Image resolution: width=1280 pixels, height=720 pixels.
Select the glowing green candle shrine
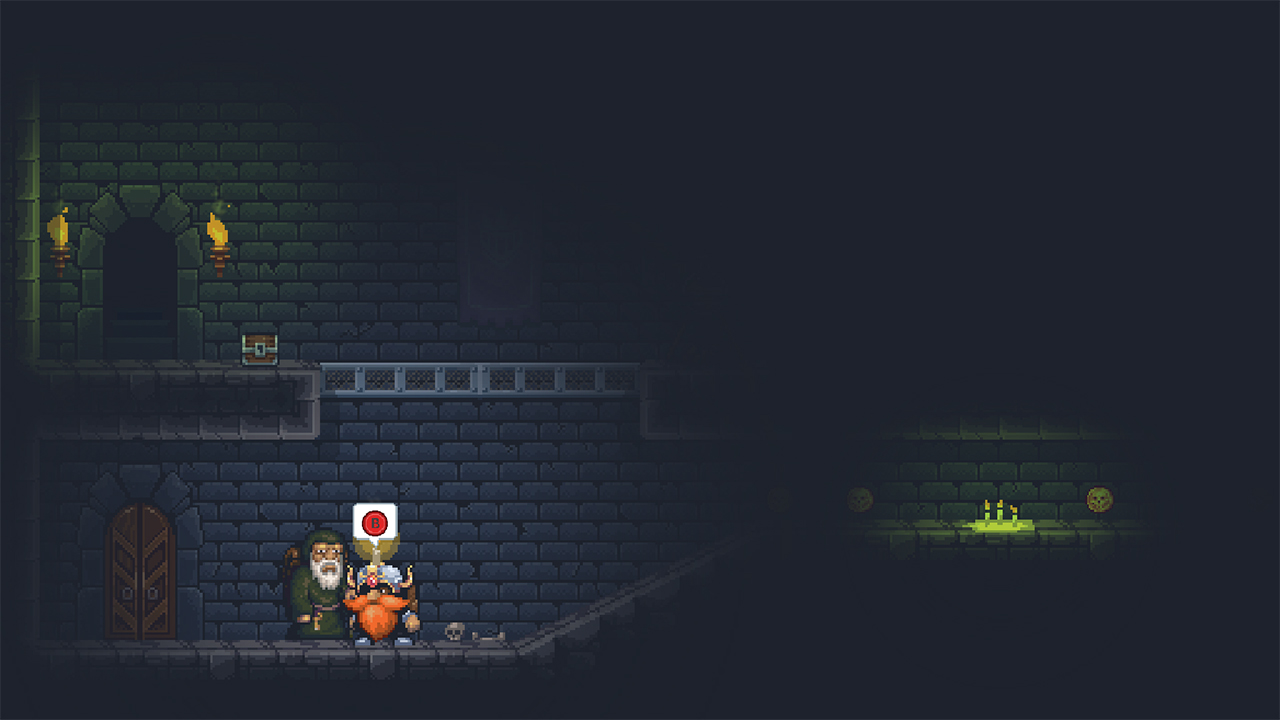tap(1000, 525)
